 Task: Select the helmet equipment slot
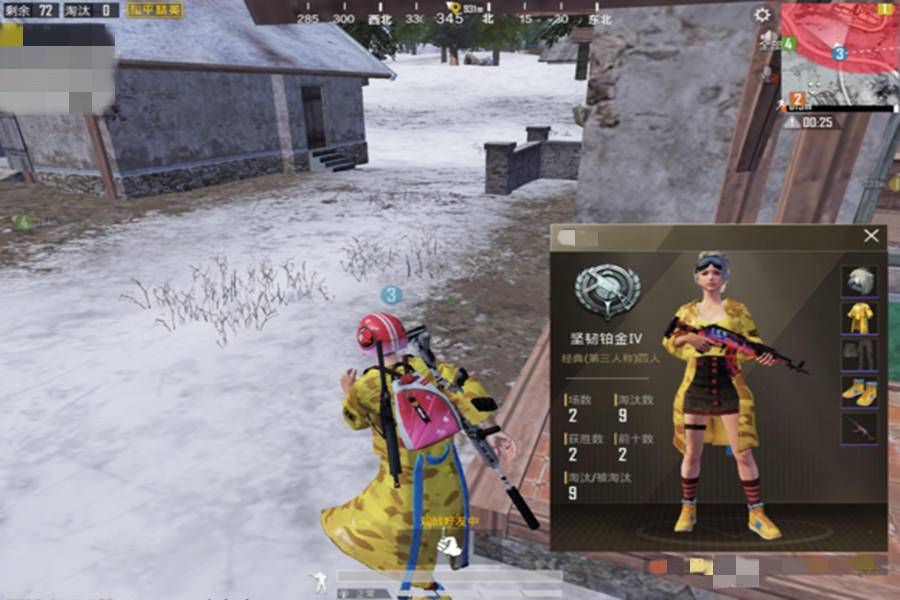pyautogui.click(x=859, y=281)
